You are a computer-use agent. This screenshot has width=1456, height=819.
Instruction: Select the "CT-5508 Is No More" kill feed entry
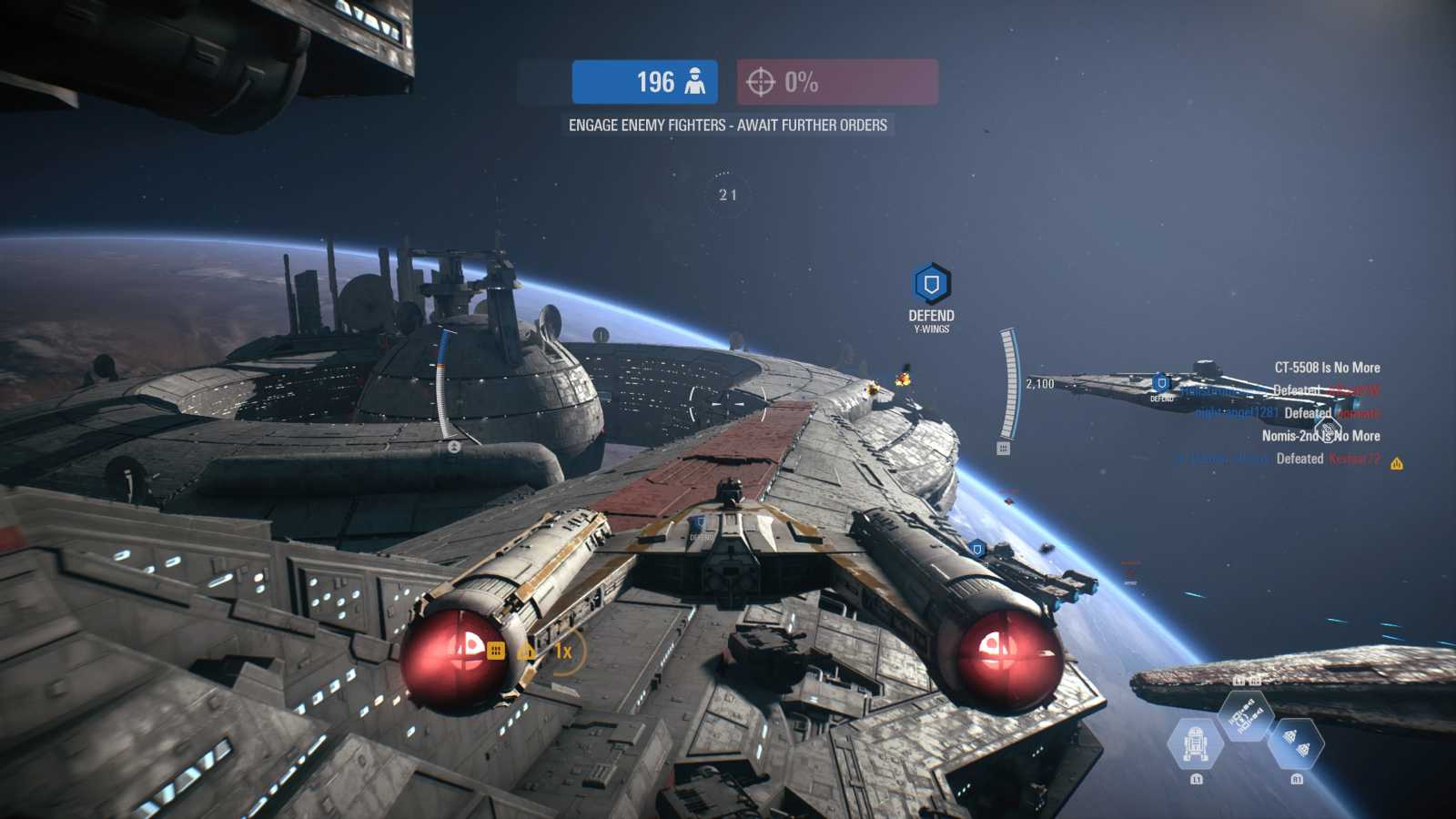1327,368
